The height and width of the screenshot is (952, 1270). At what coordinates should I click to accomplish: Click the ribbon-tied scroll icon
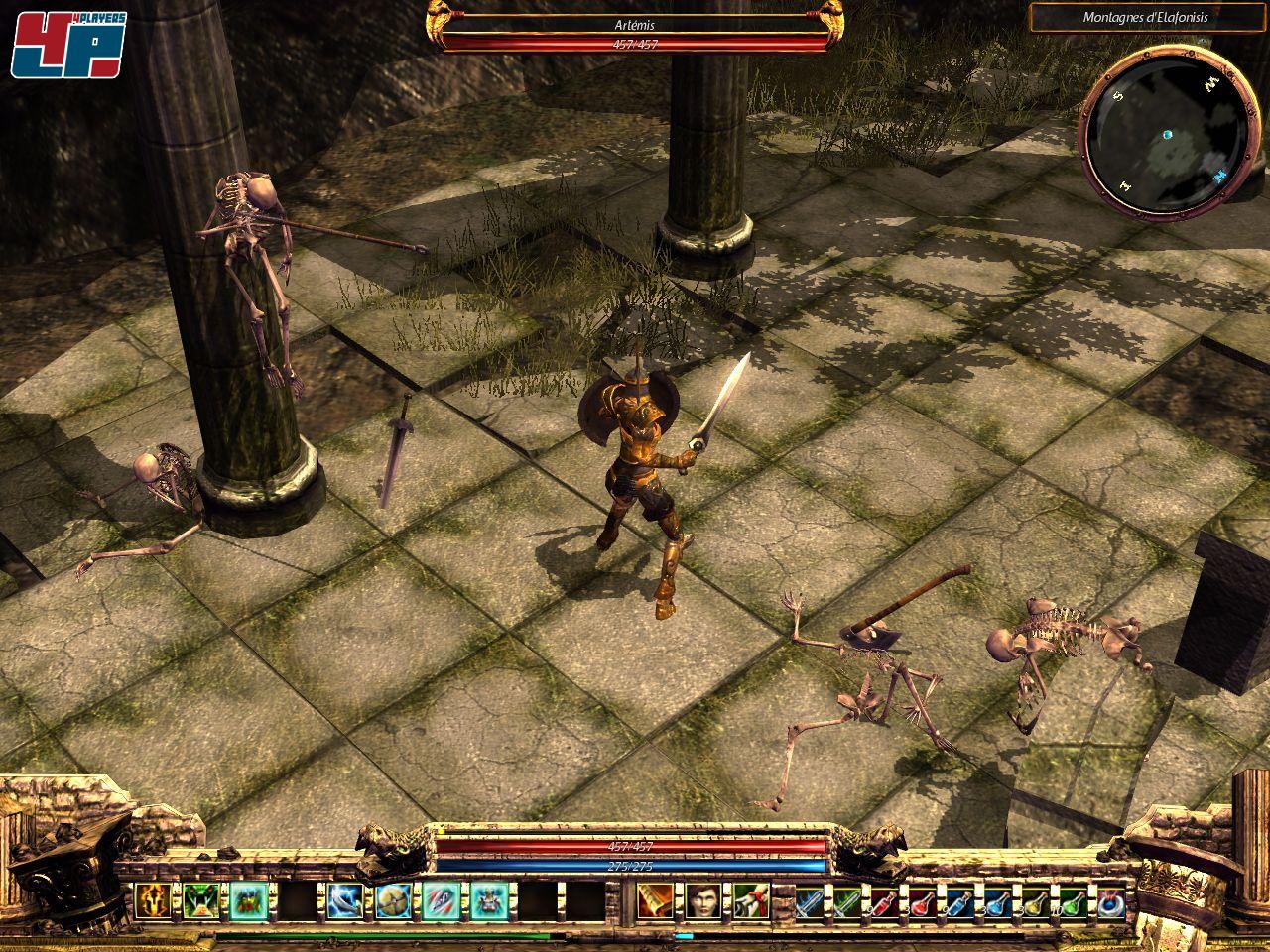[749, 900]
